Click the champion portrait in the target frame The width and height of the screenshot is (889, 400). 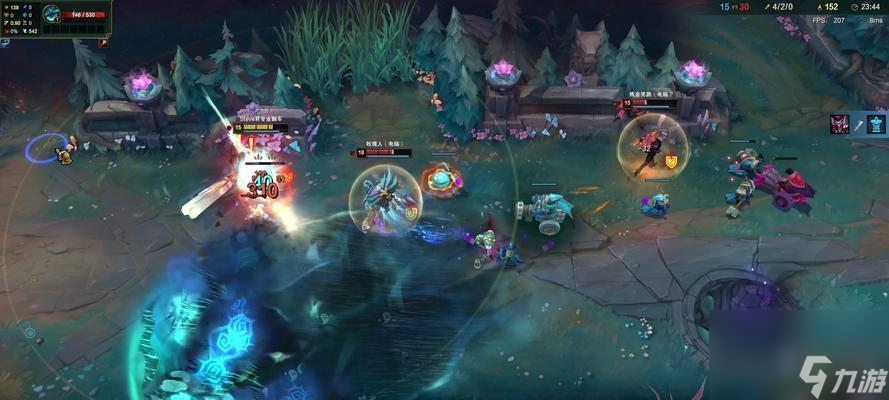(51, 14)
